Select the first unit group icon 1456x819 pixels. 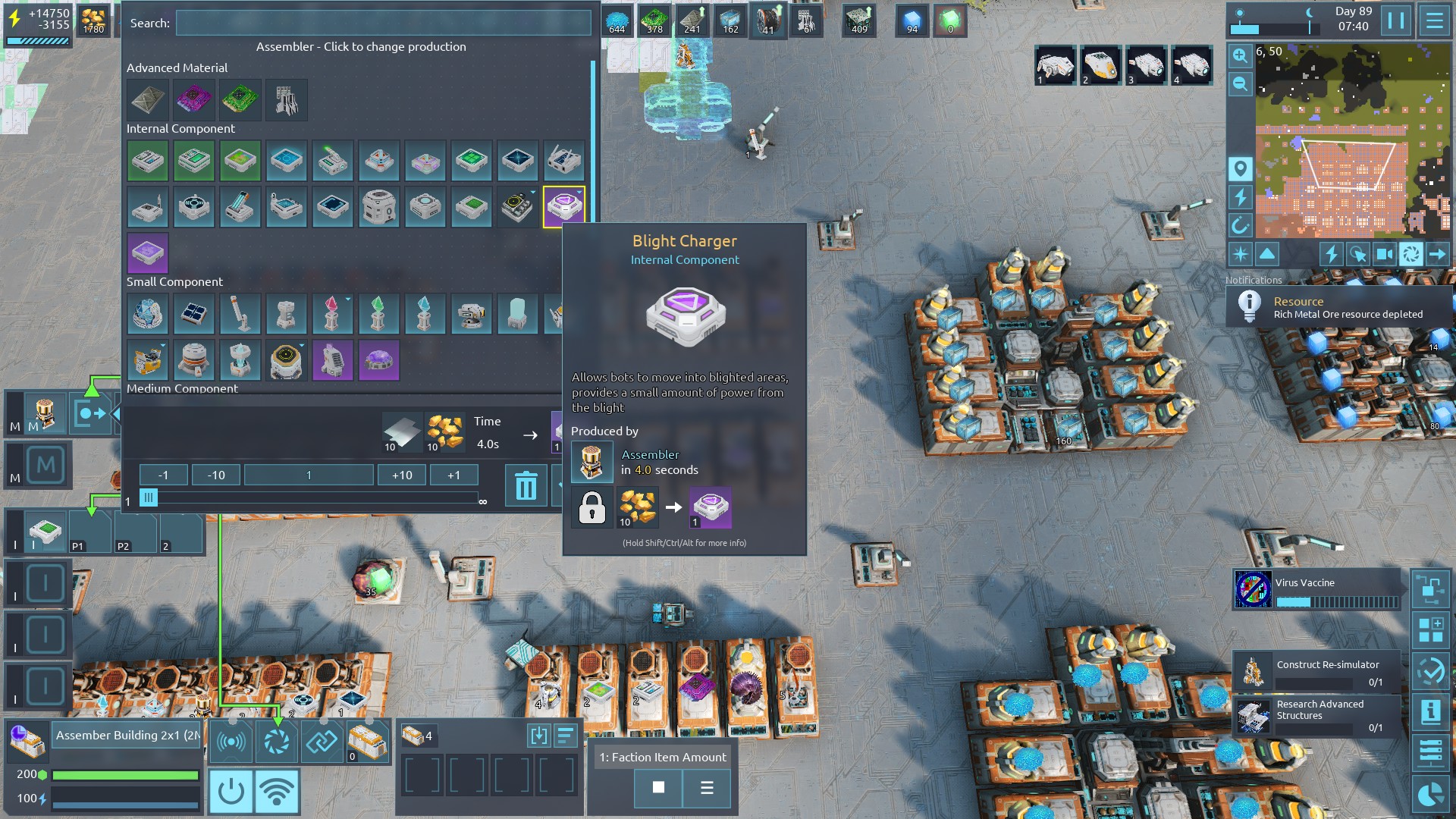[x=1055, y=65]
